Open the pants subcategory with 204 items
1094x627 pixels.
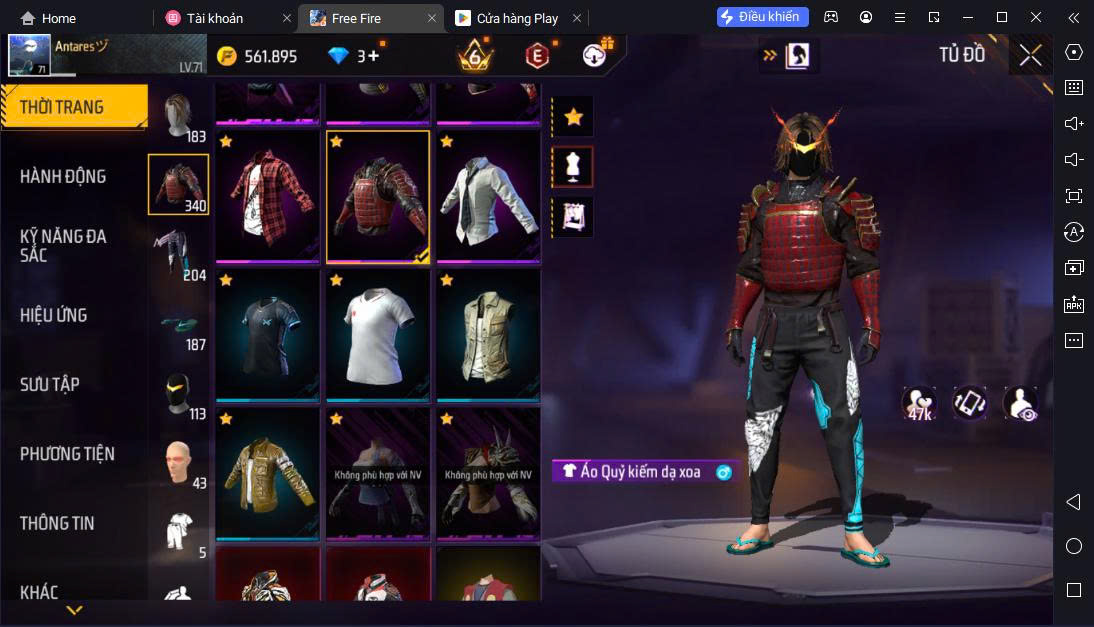coord(179,254)
